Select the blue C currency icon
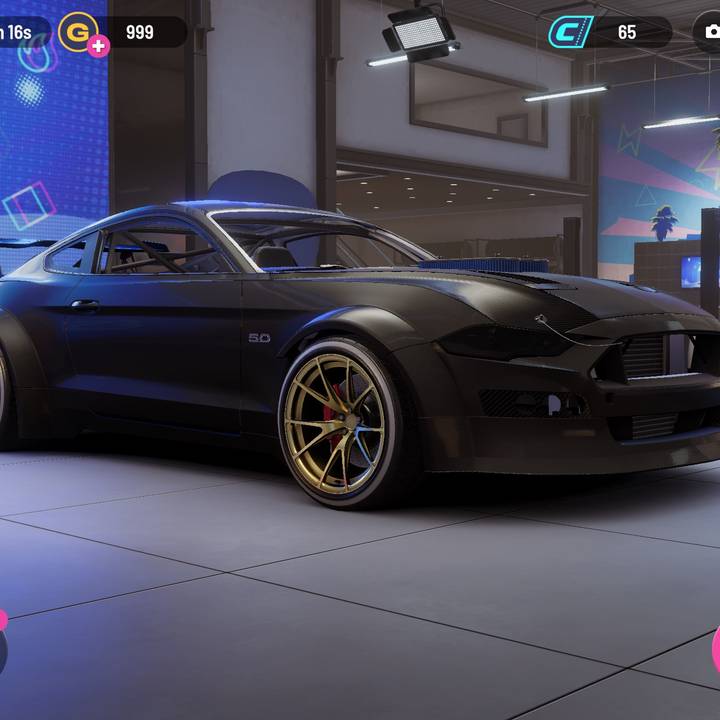Viewport: 720px width, 720px height. tap(570, 32)
